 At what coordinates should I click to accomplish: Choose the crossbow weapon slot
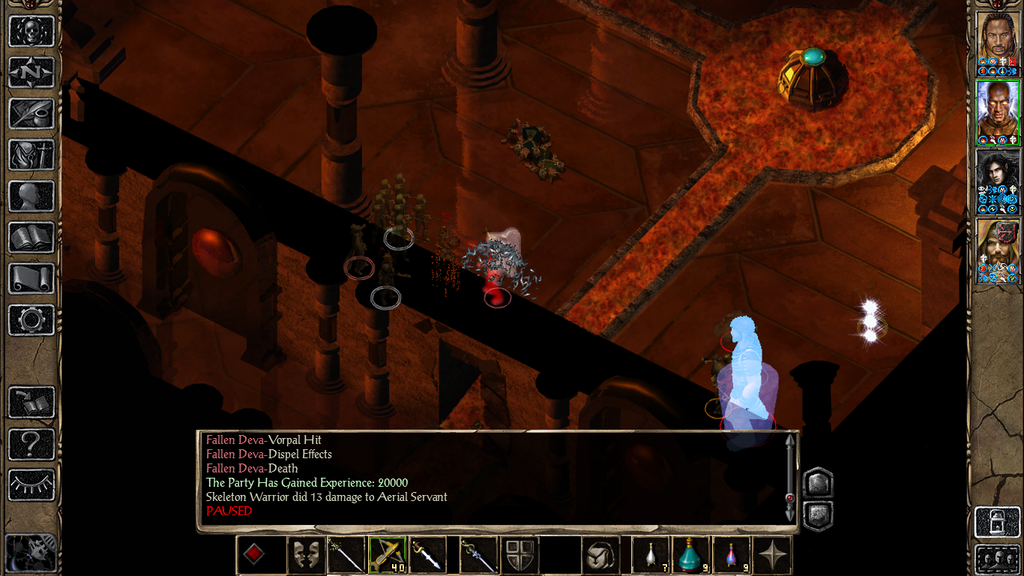[385, 555]
